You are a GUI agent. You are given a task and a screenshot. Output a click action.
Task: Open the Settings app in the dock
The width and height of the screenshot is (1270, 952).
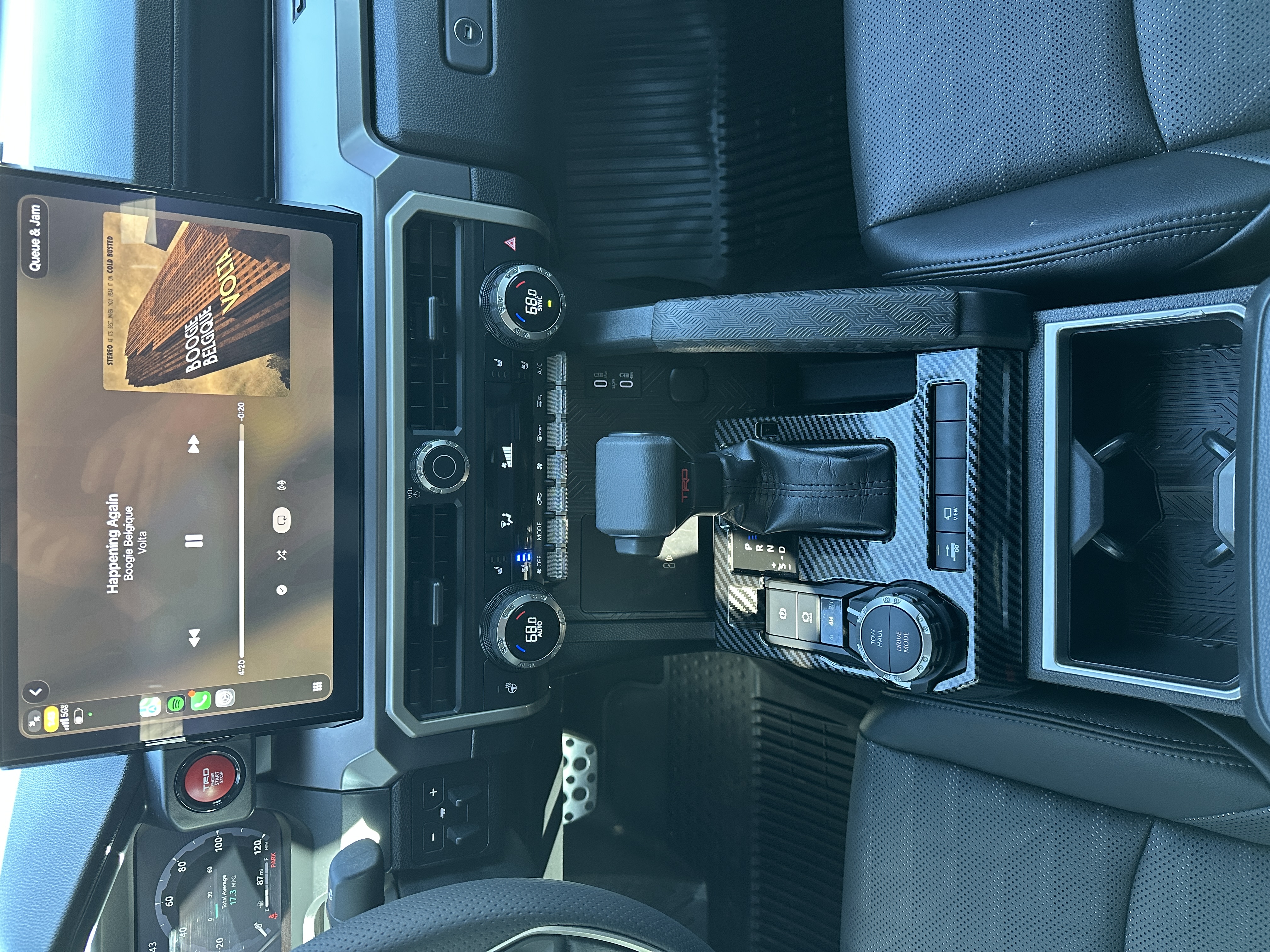click(x=225, y=698)
